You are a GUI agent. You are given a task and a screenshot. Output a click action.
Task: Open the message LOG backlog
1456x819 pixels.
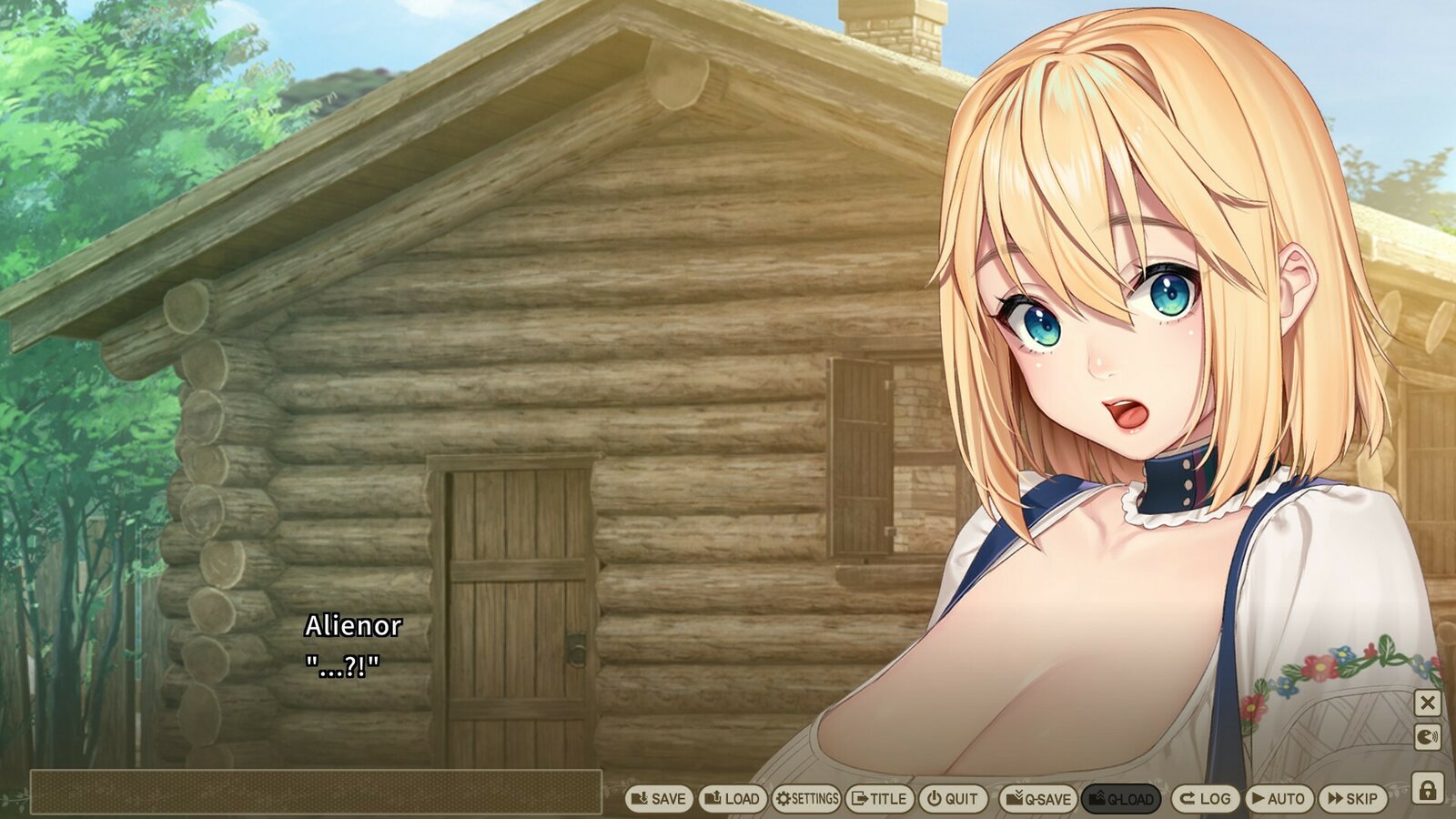[1205, 798]
